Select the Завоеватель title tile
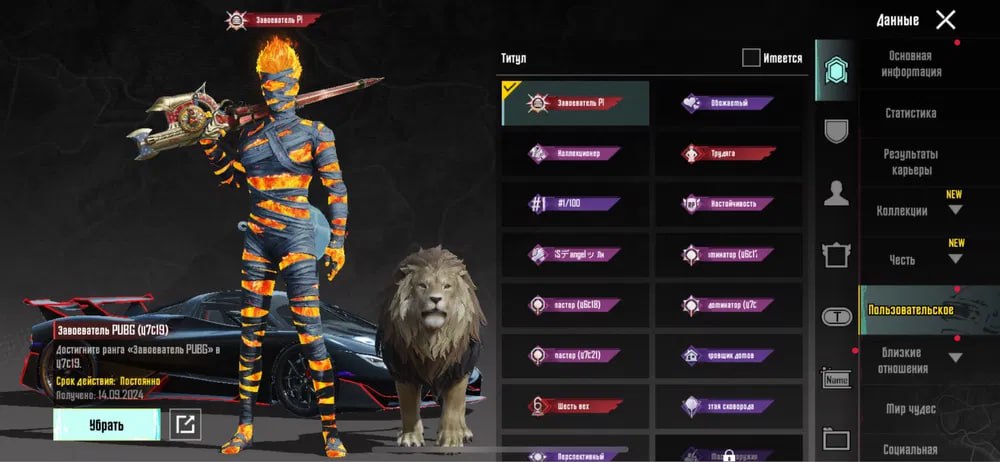Viewport: 1000px width, 462px height. click(576, 103)
